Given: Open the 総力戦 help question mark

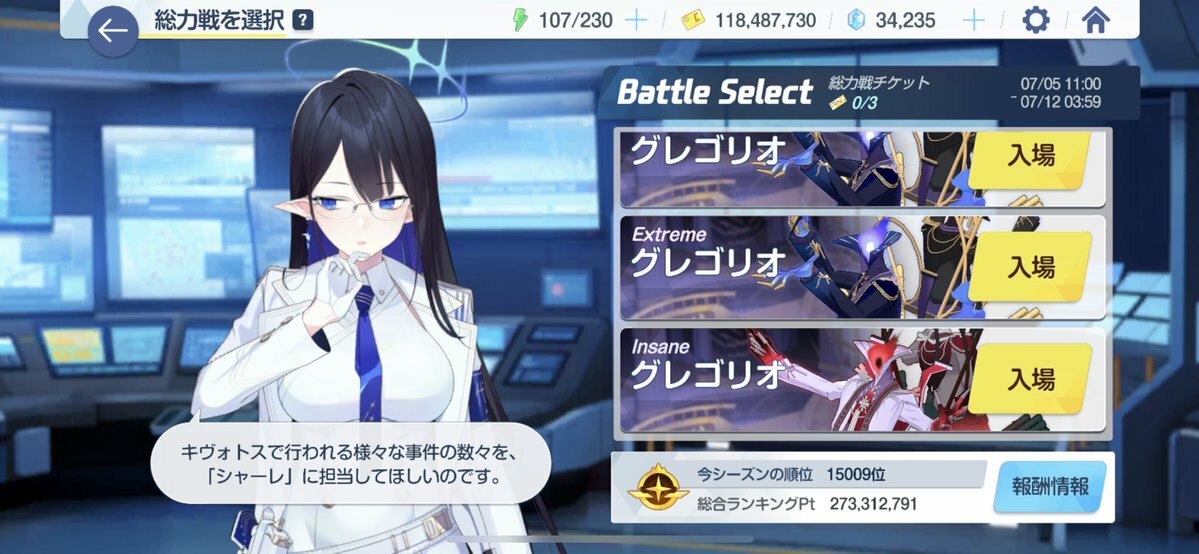Looking at the screenshot, I should 304,20.
